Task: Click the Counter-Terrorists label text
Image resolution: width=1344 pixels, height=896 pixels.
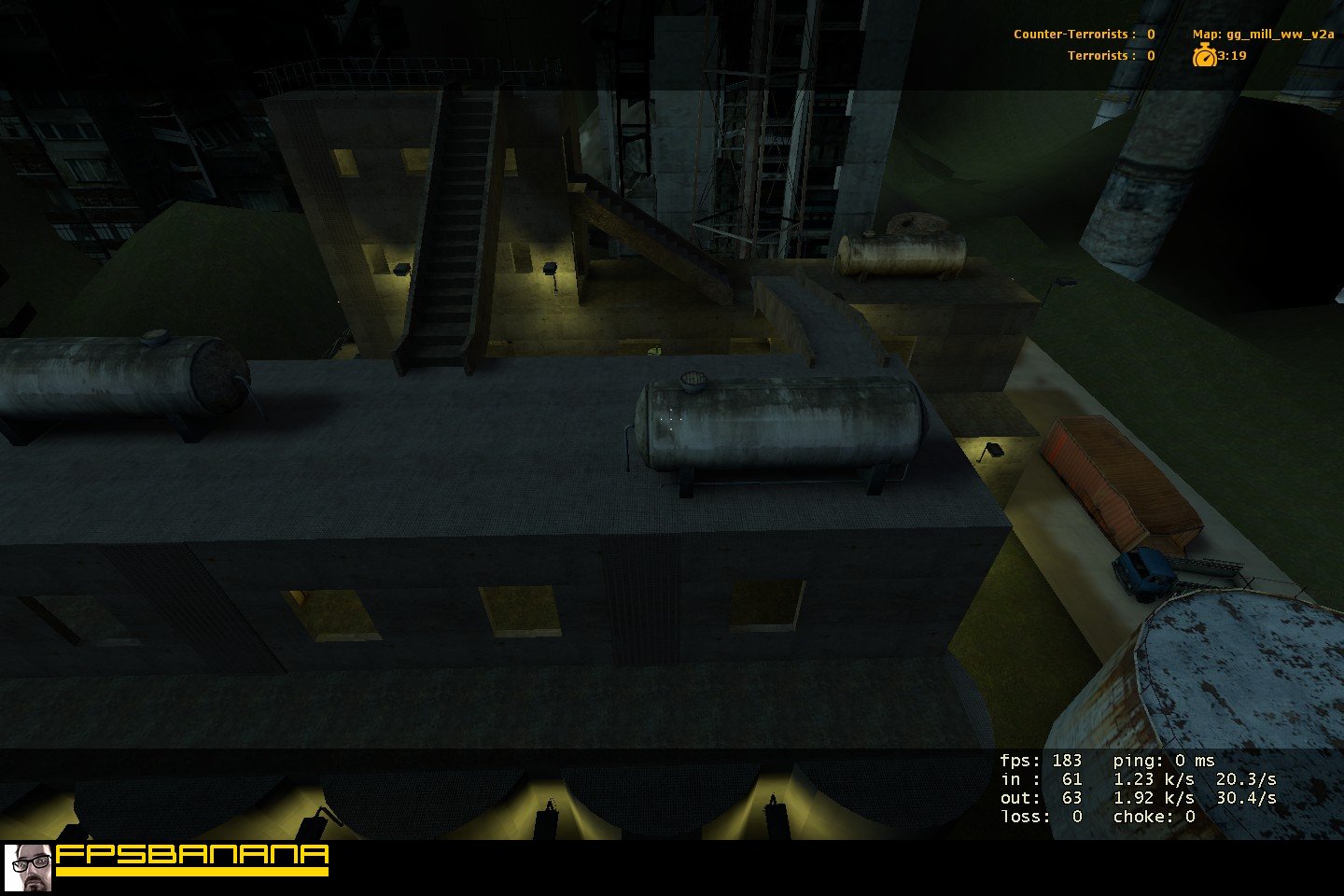Action: coord(1069,33)
